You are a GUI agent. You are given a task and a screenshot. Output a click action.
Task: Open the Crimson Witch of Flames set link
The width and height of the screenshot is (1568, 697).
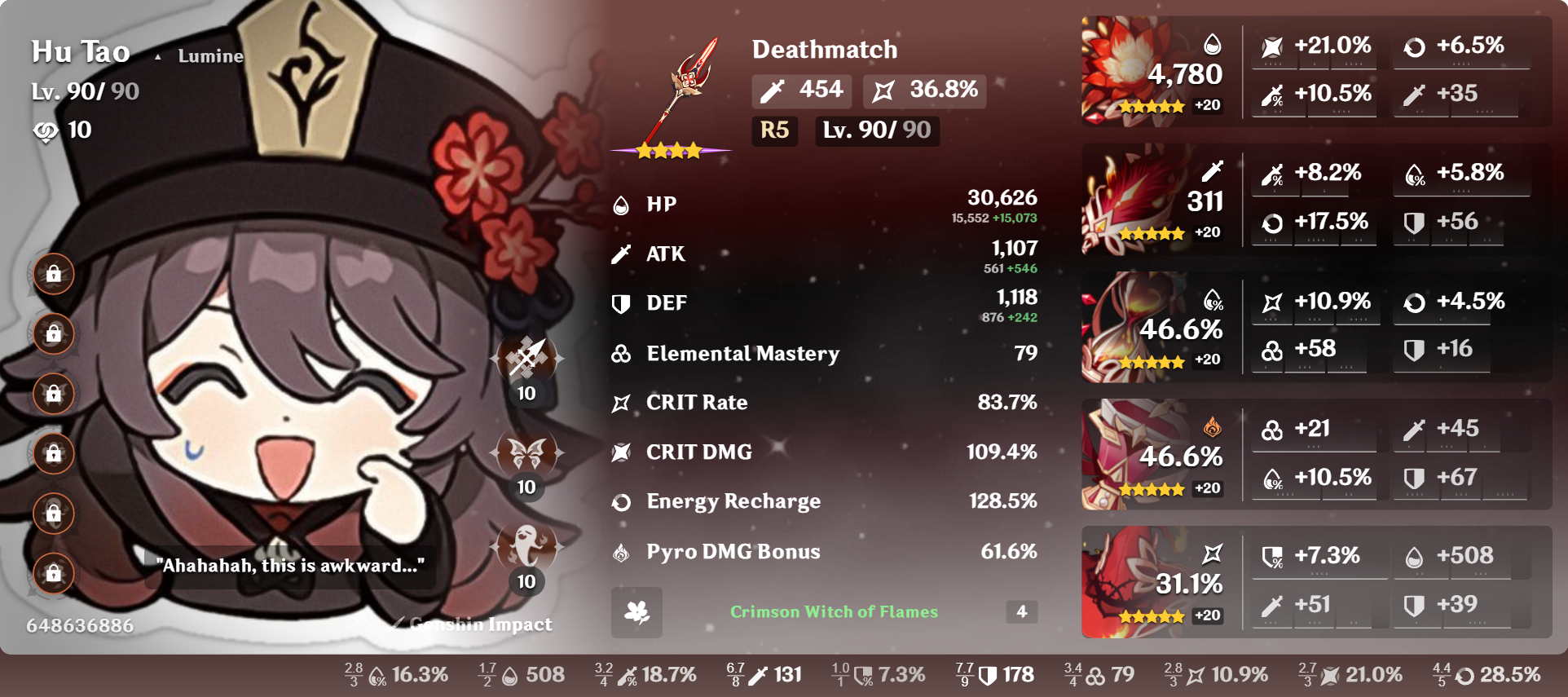click(x=833, y=612)
